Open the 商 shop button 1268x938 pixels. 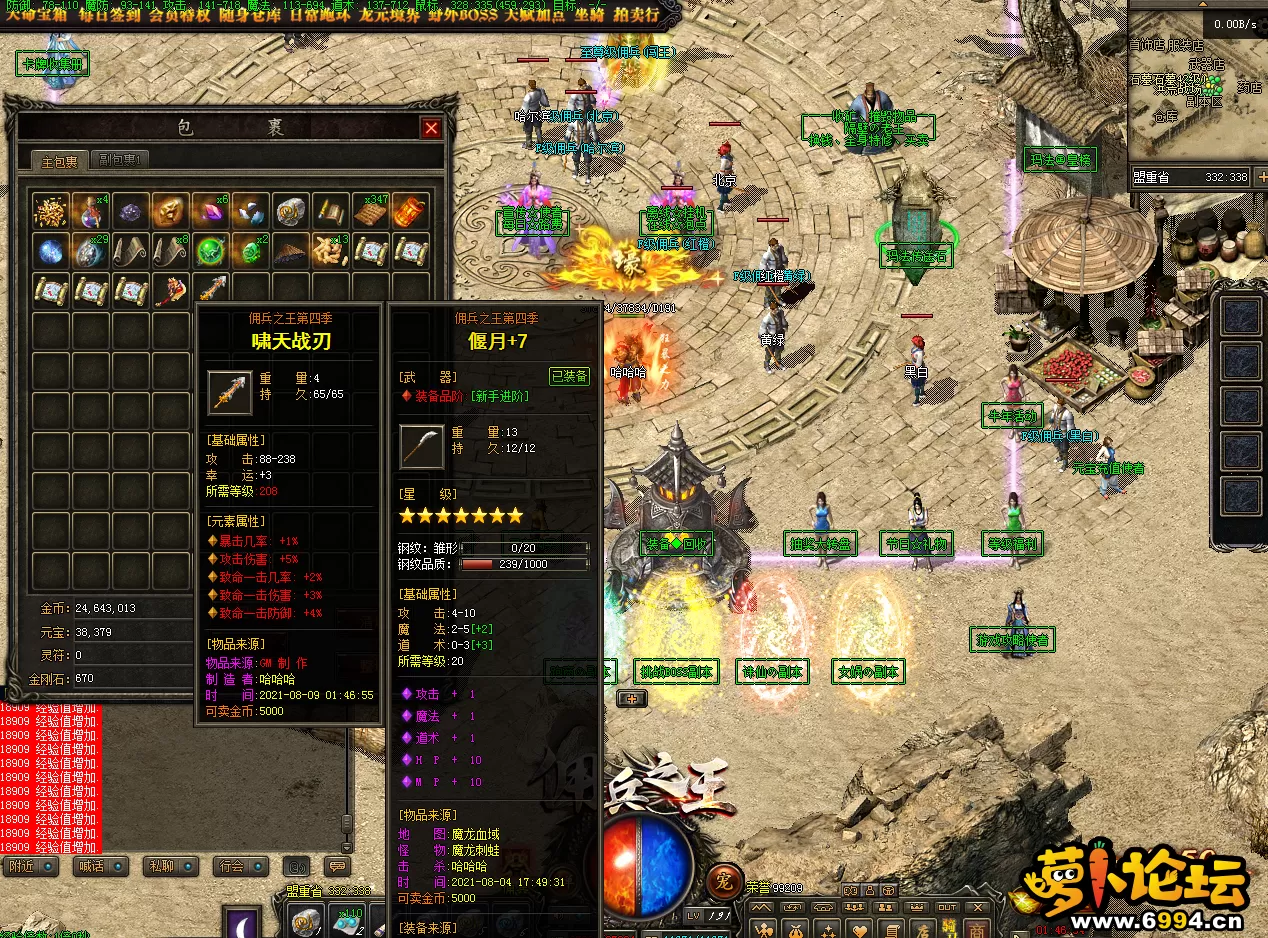click(x=975, y=929)
